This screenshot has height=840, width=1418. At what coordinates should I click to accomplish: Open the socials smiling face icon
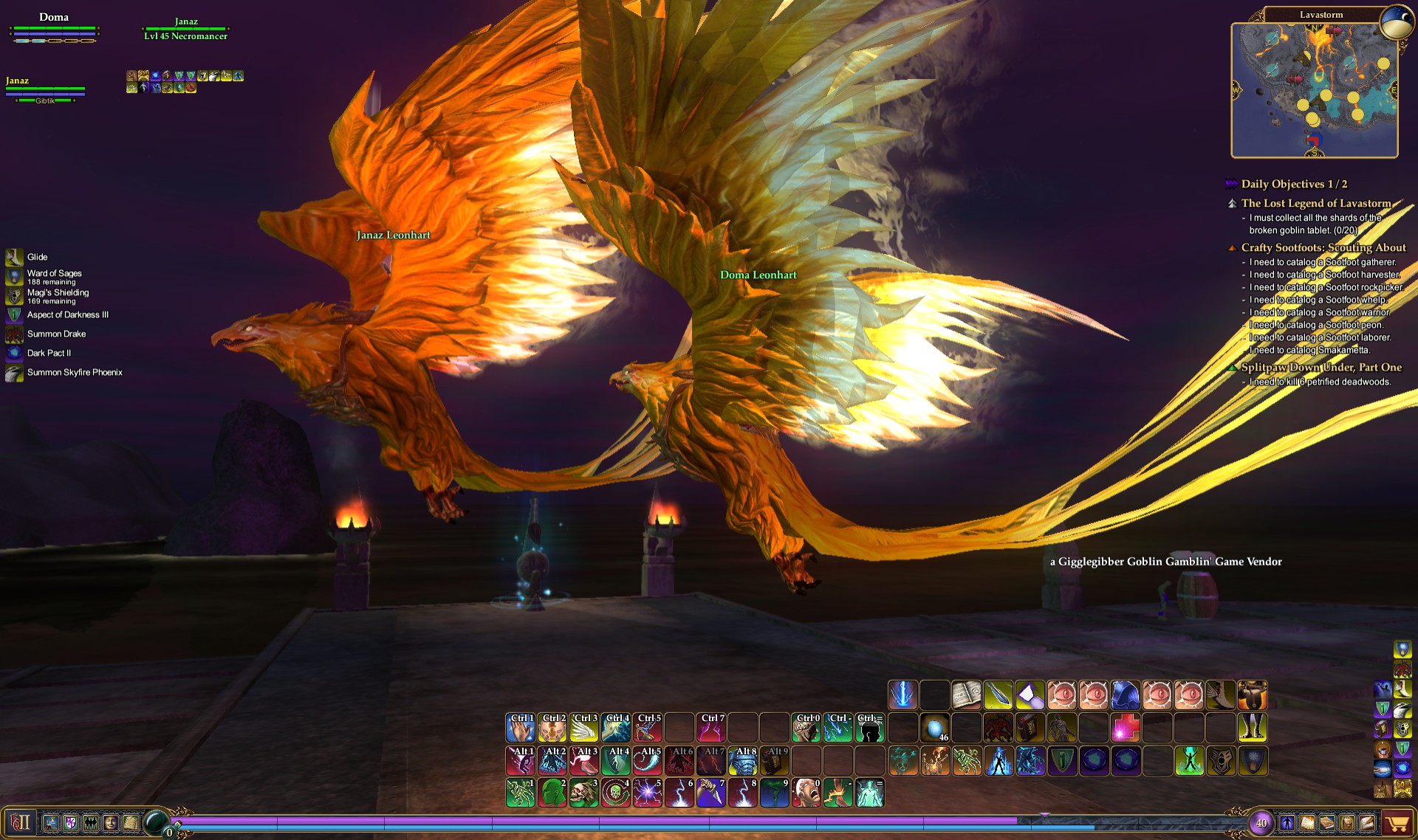109,823
